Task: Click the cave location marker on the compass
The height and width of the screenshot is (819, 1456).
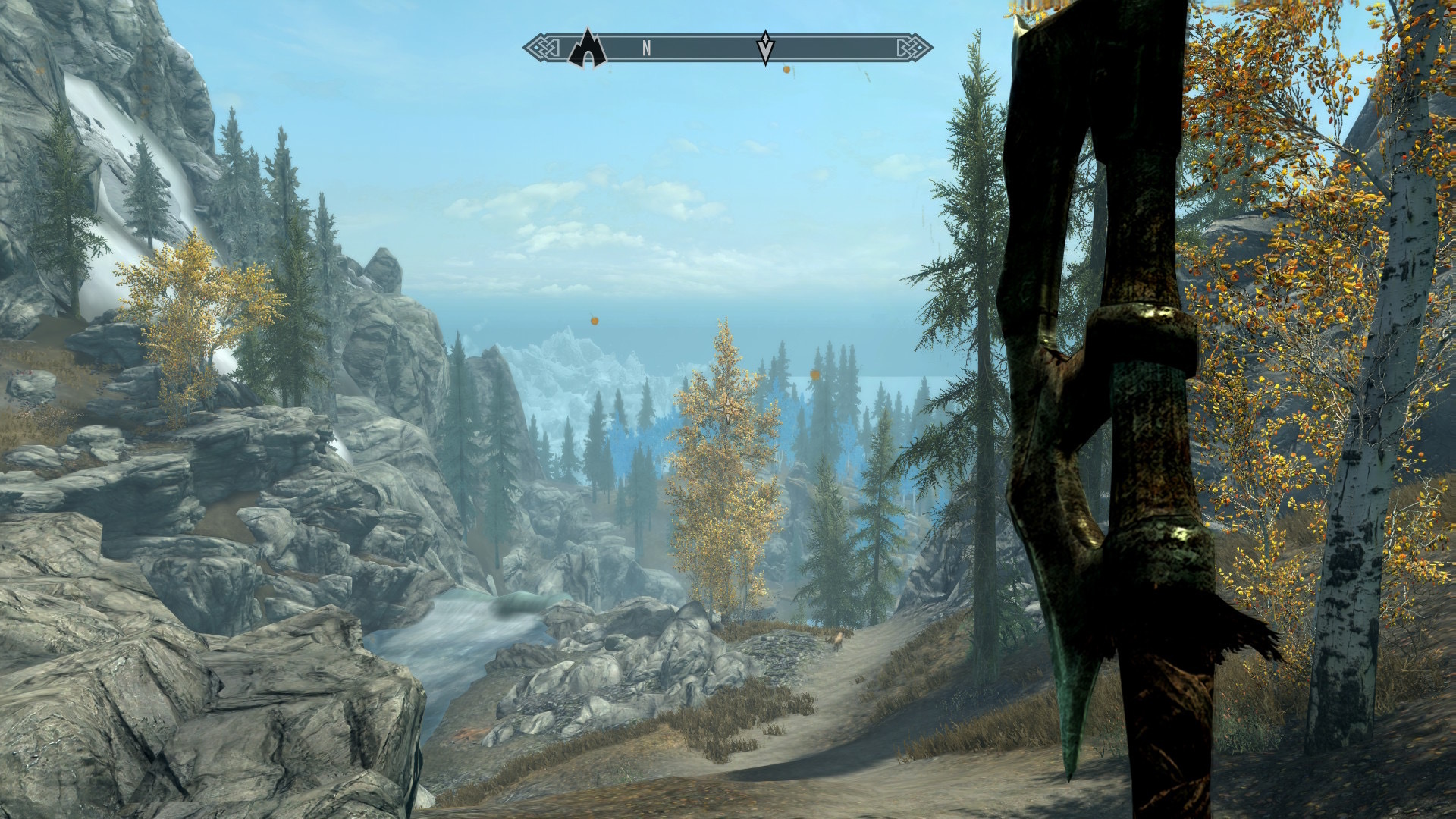Action: pyautogui.click(x=587, y=49)
